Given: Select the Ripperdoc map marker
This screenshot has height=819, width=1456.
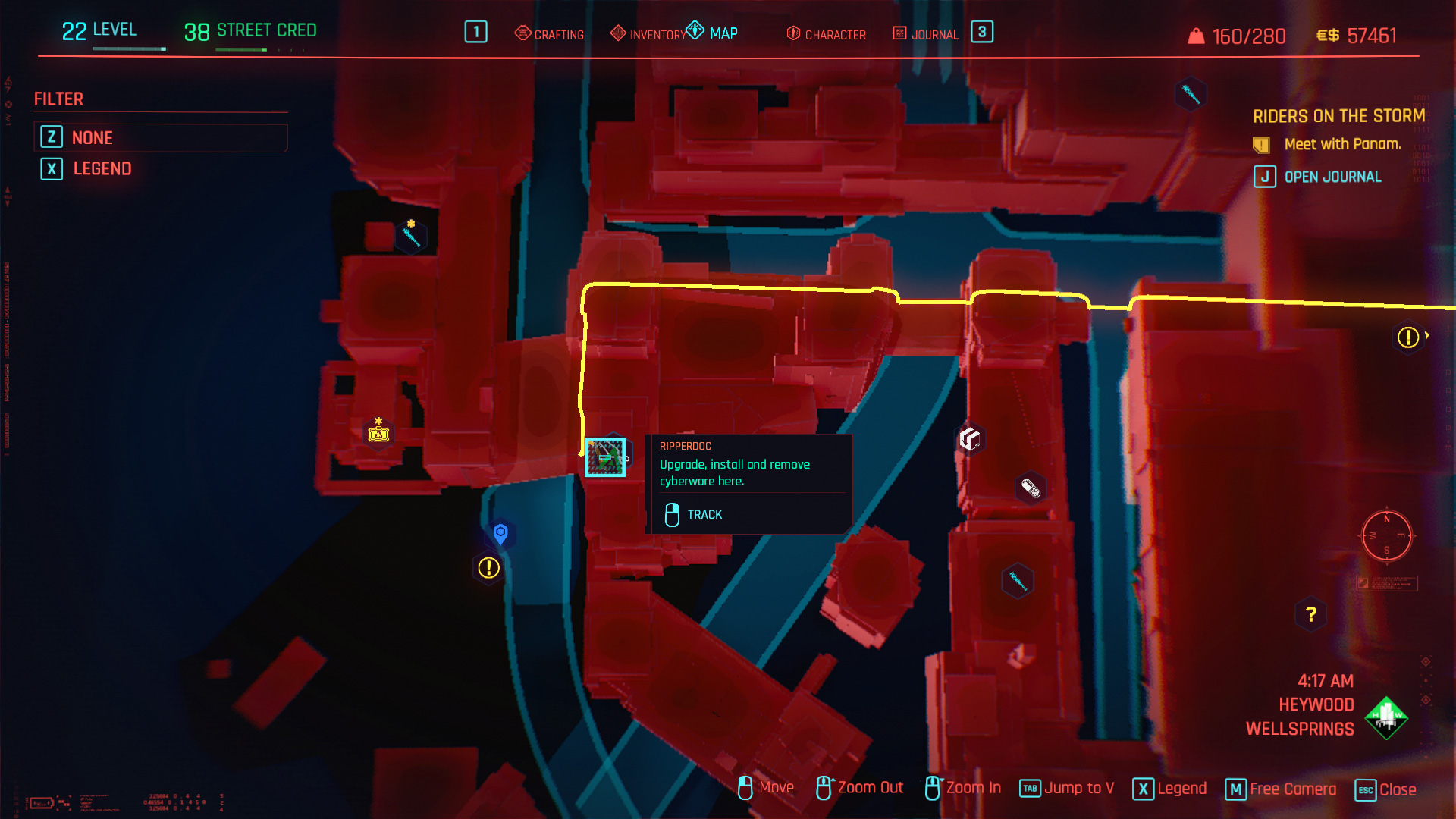Looking at the screenshot, I should click(x=604, y=457).
